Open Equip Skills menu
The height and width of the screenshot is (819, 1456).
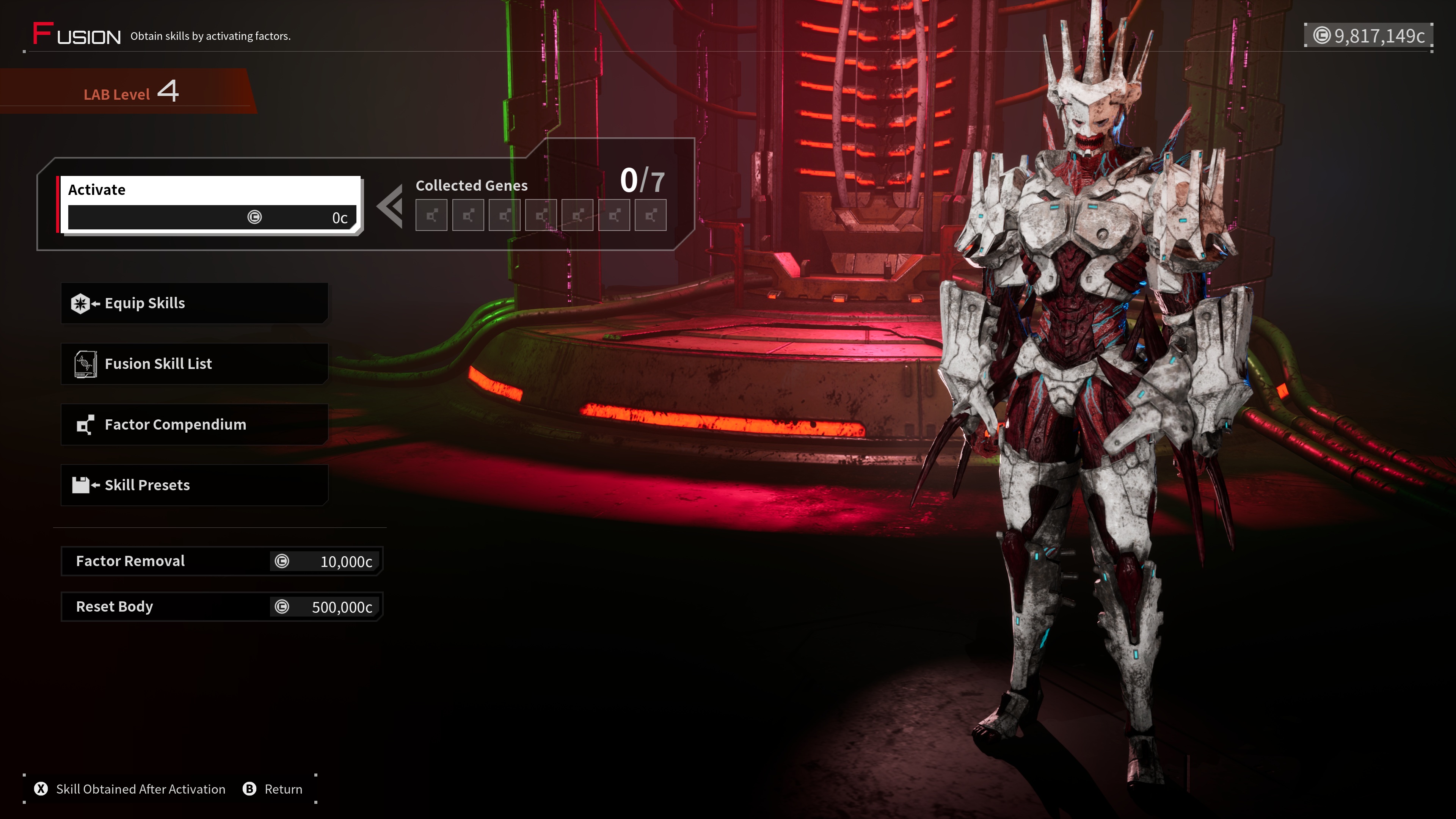[195, 303]
